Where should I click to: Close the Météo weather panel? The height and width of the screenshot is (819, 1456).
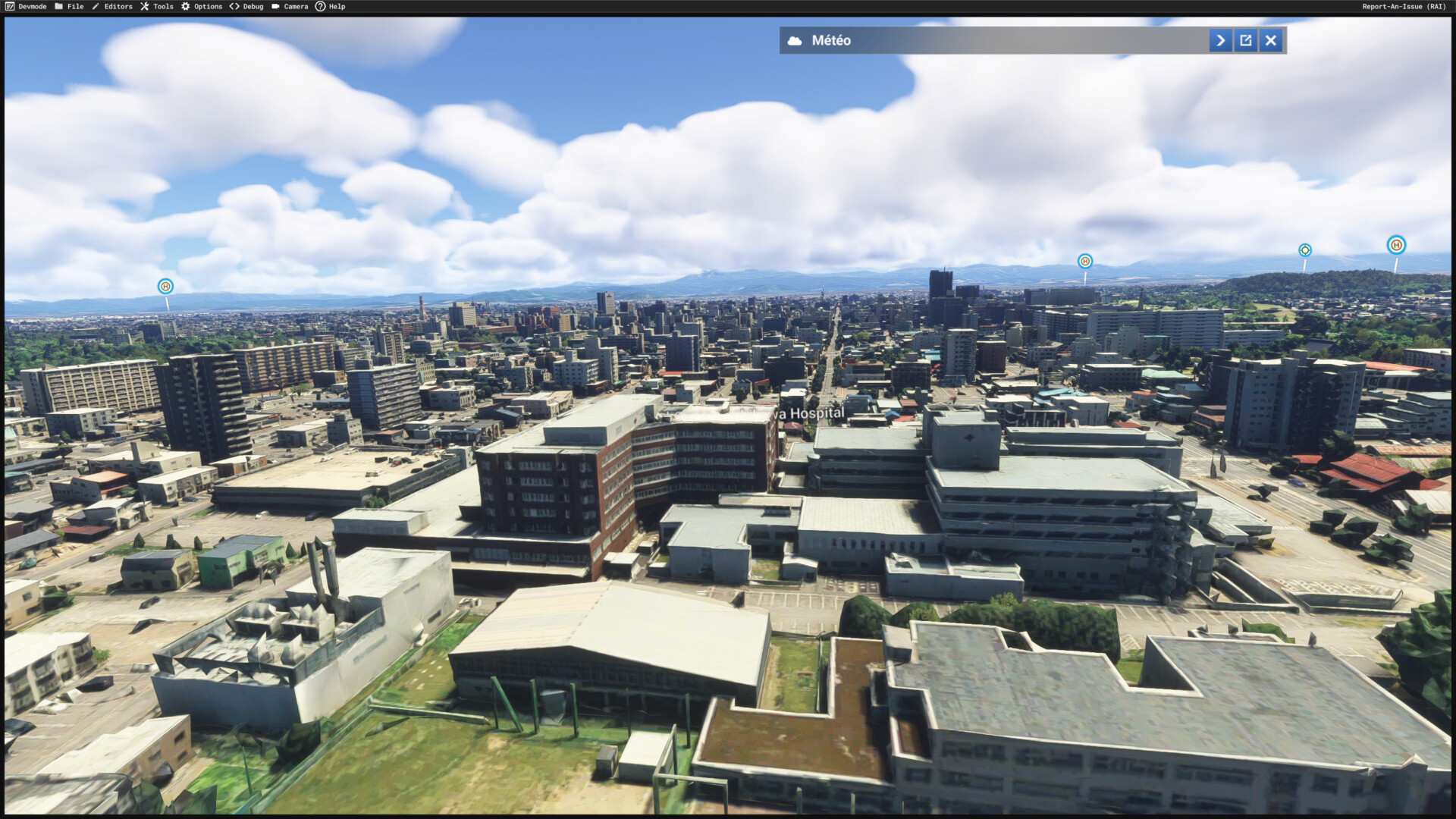click(x=1271, y=40)
